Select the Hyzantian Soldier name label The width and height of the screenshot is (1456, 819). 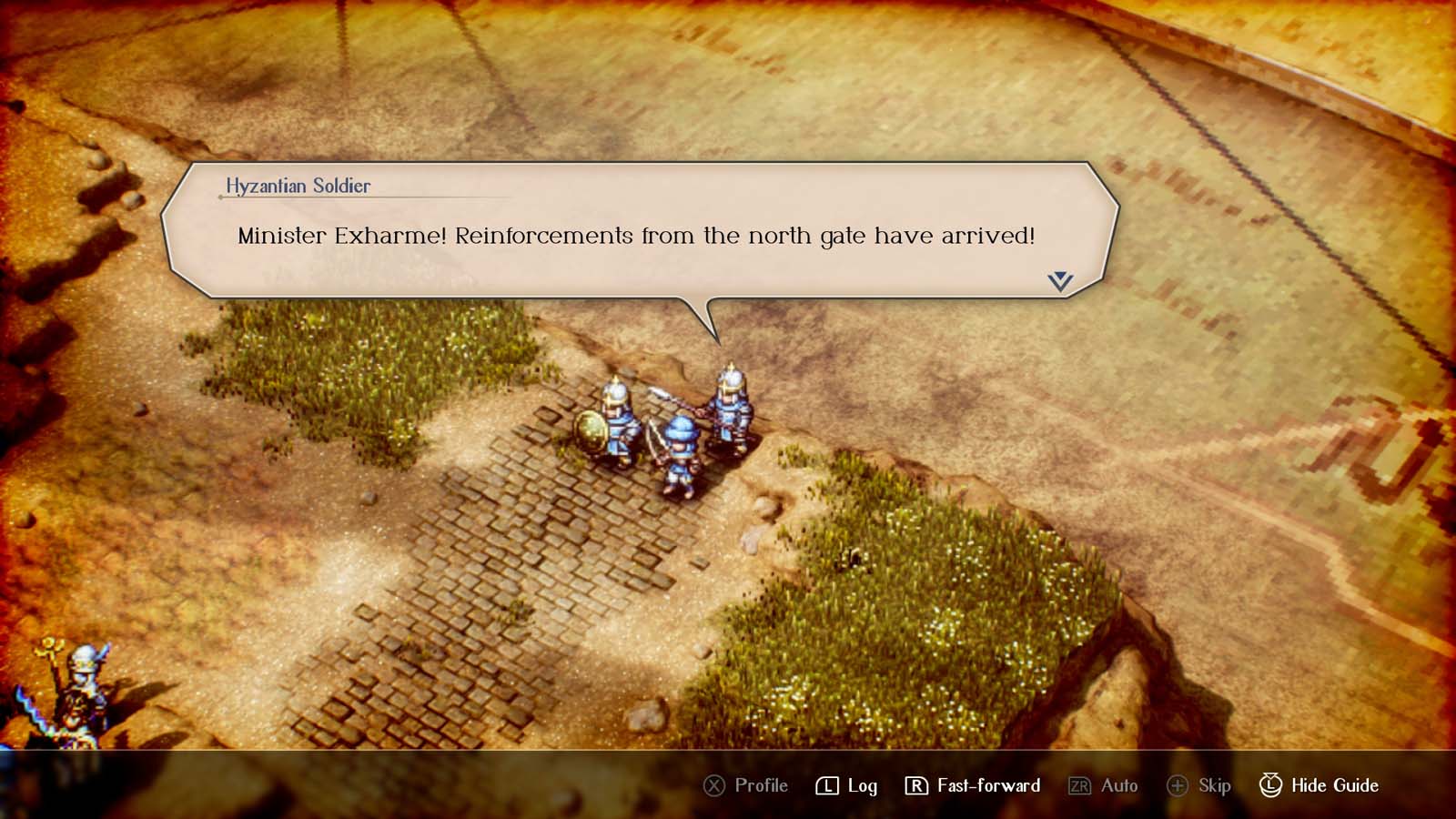pos(298,186)
